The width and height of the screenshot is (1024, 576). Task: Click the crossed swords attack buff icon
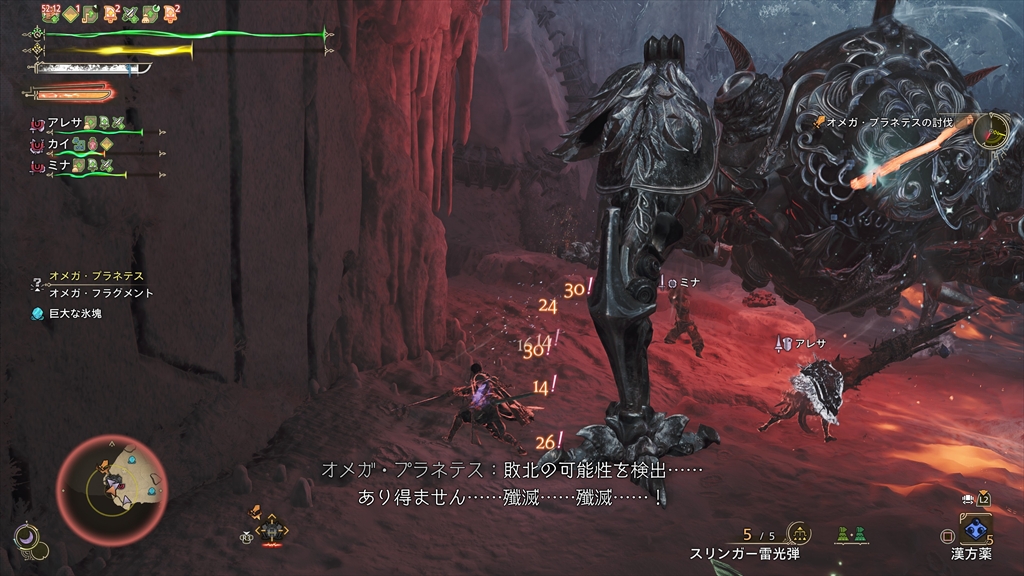coord(130,13)
